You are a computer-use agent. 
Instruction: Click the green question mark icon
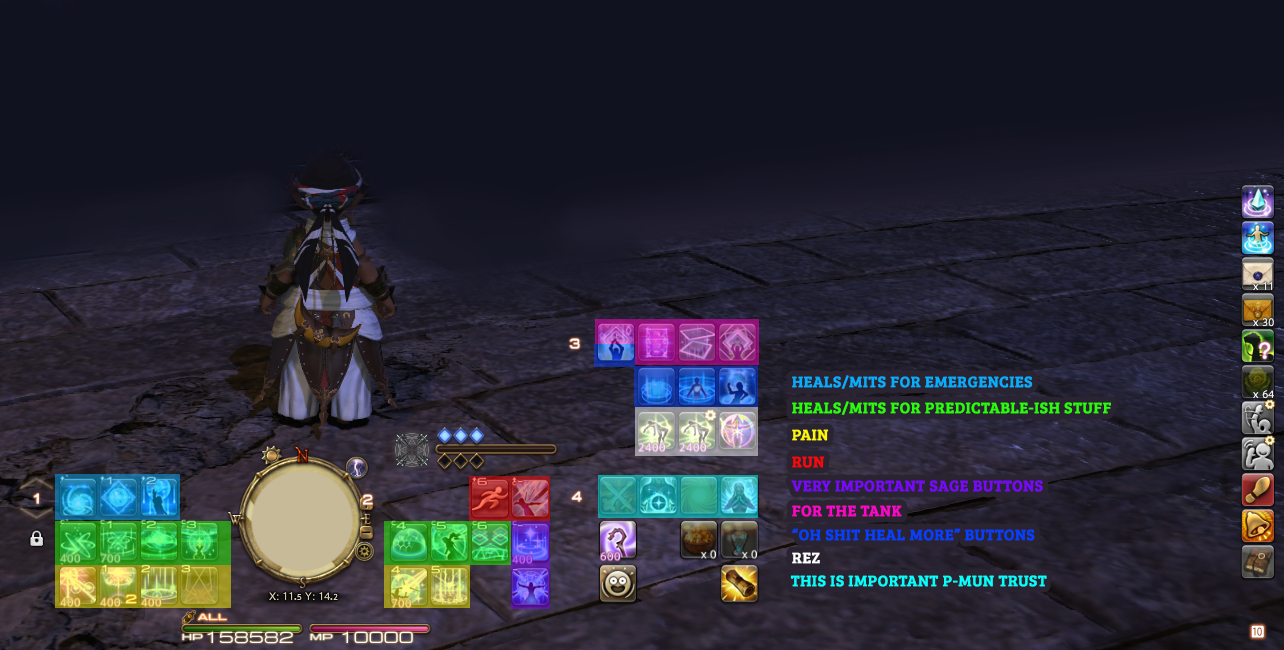click(1258, 346)
